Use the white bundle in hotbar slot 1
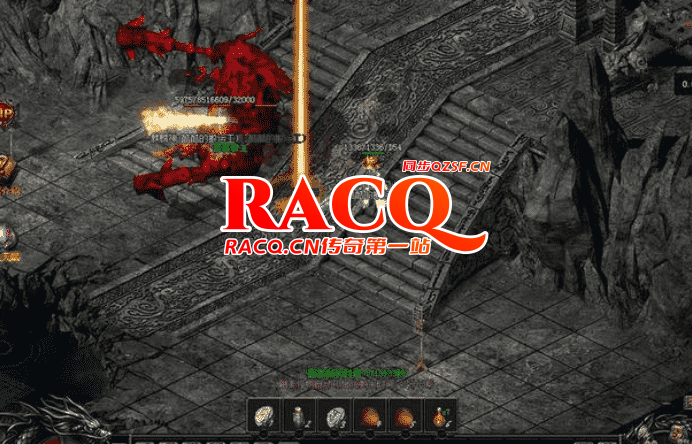692x444 pixels. pyautogui.click(x=263, y=416)
